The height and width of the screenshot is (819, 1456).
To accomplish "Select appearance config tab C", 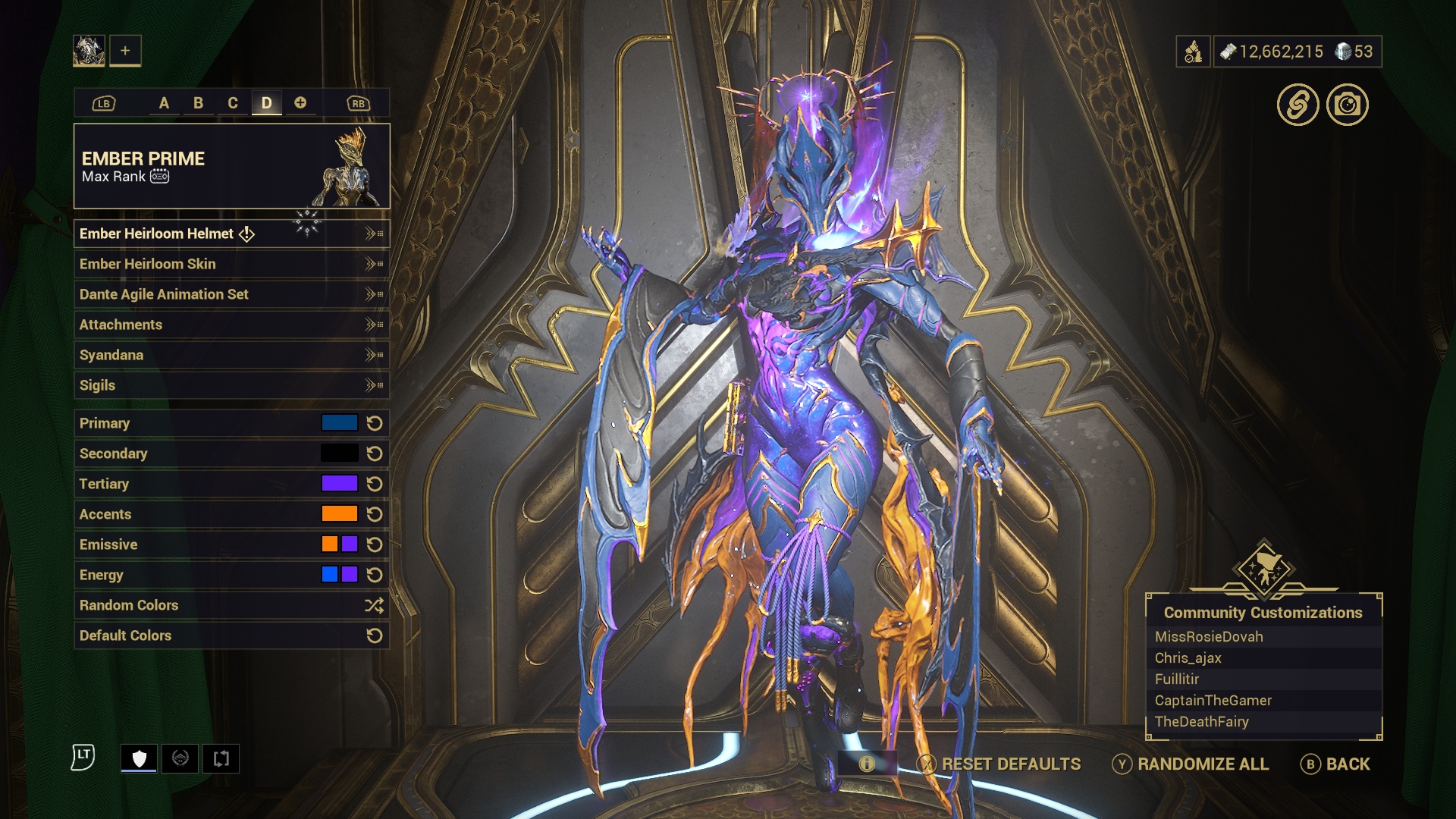I will (x=233, y=103).
